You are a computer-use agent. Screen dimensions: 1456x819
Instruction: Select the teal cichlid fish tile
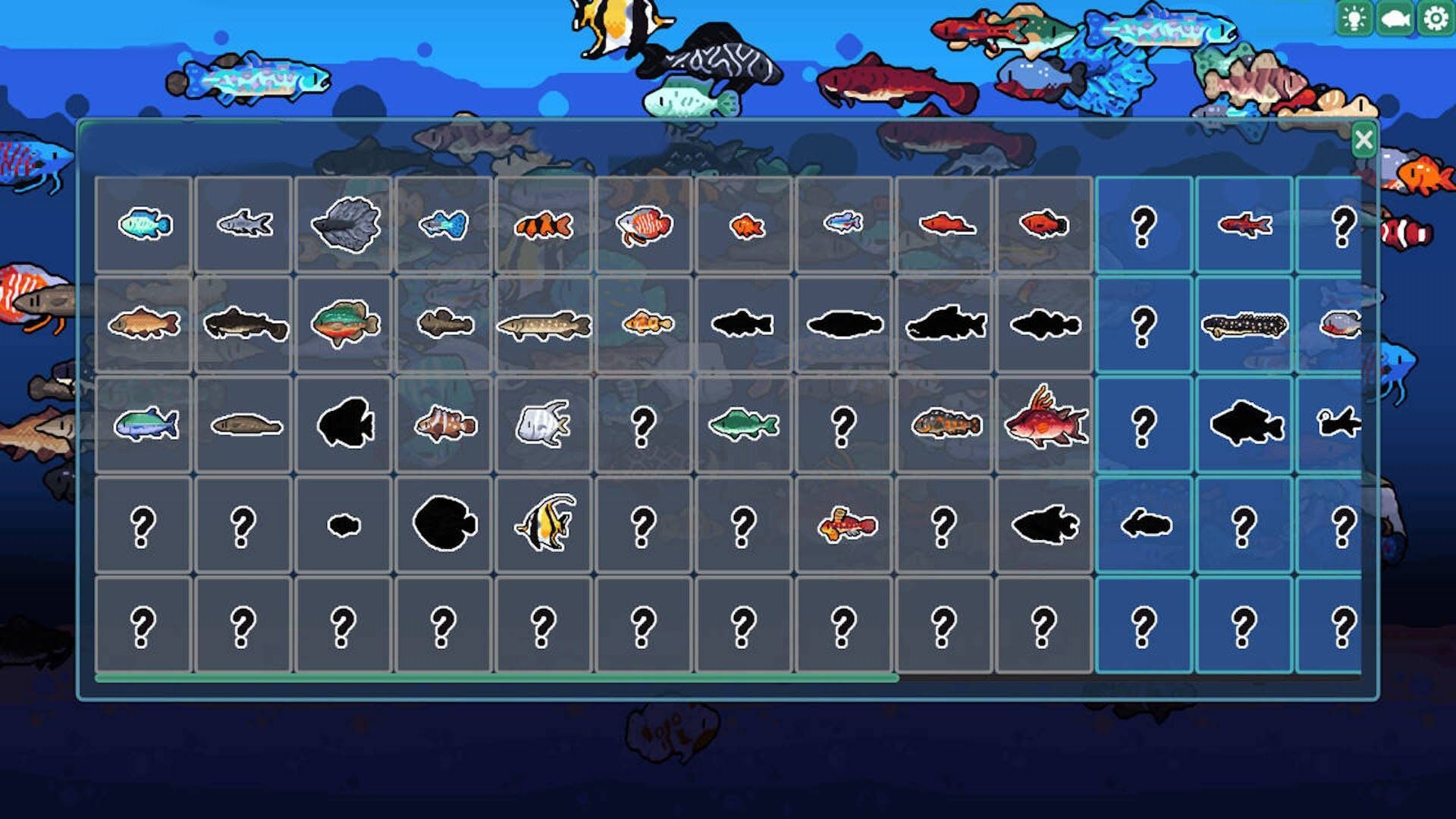click(144, 224)
